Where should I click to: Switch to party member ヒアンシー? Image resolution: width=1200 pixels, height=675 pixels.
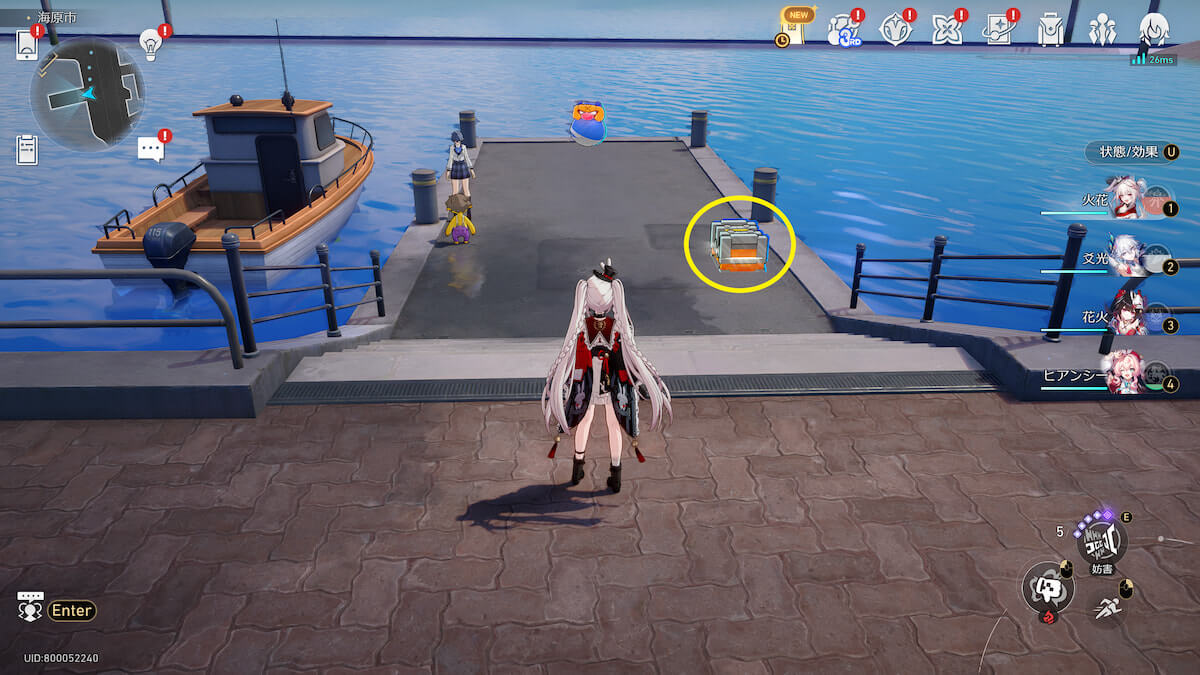(x=1125, y=376)
